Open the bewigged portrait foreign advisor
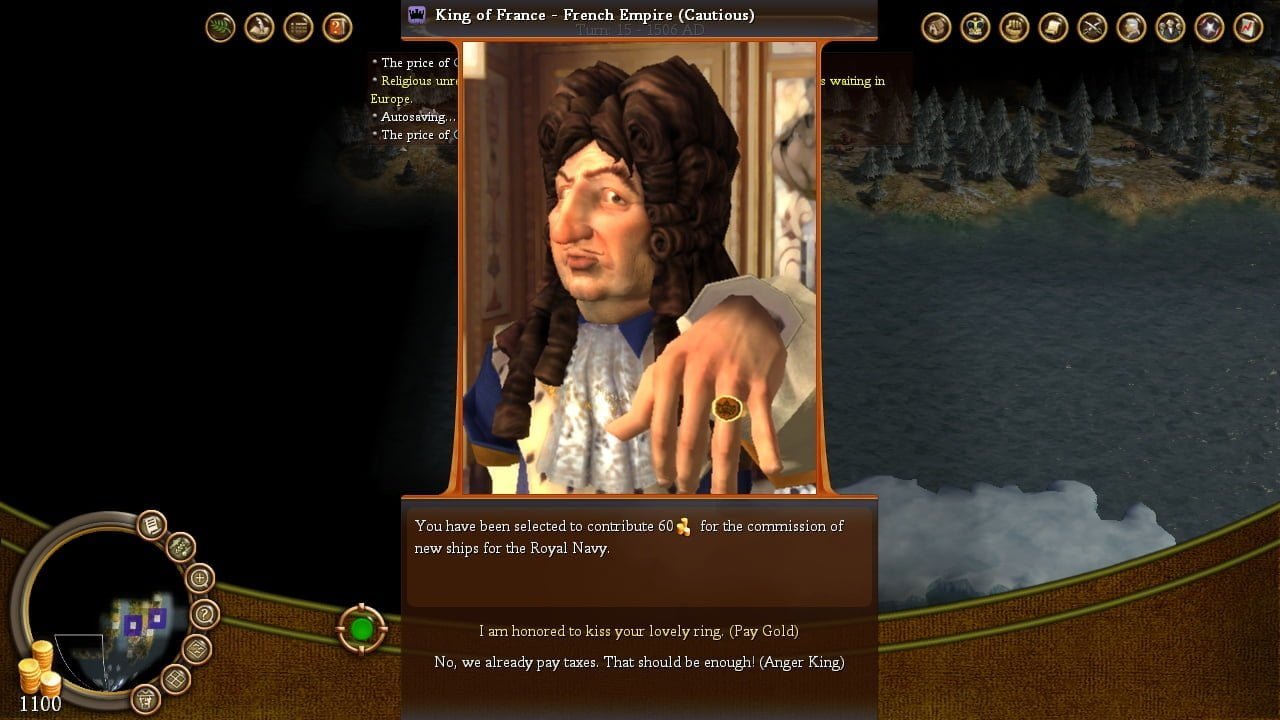 [1131, 27]
